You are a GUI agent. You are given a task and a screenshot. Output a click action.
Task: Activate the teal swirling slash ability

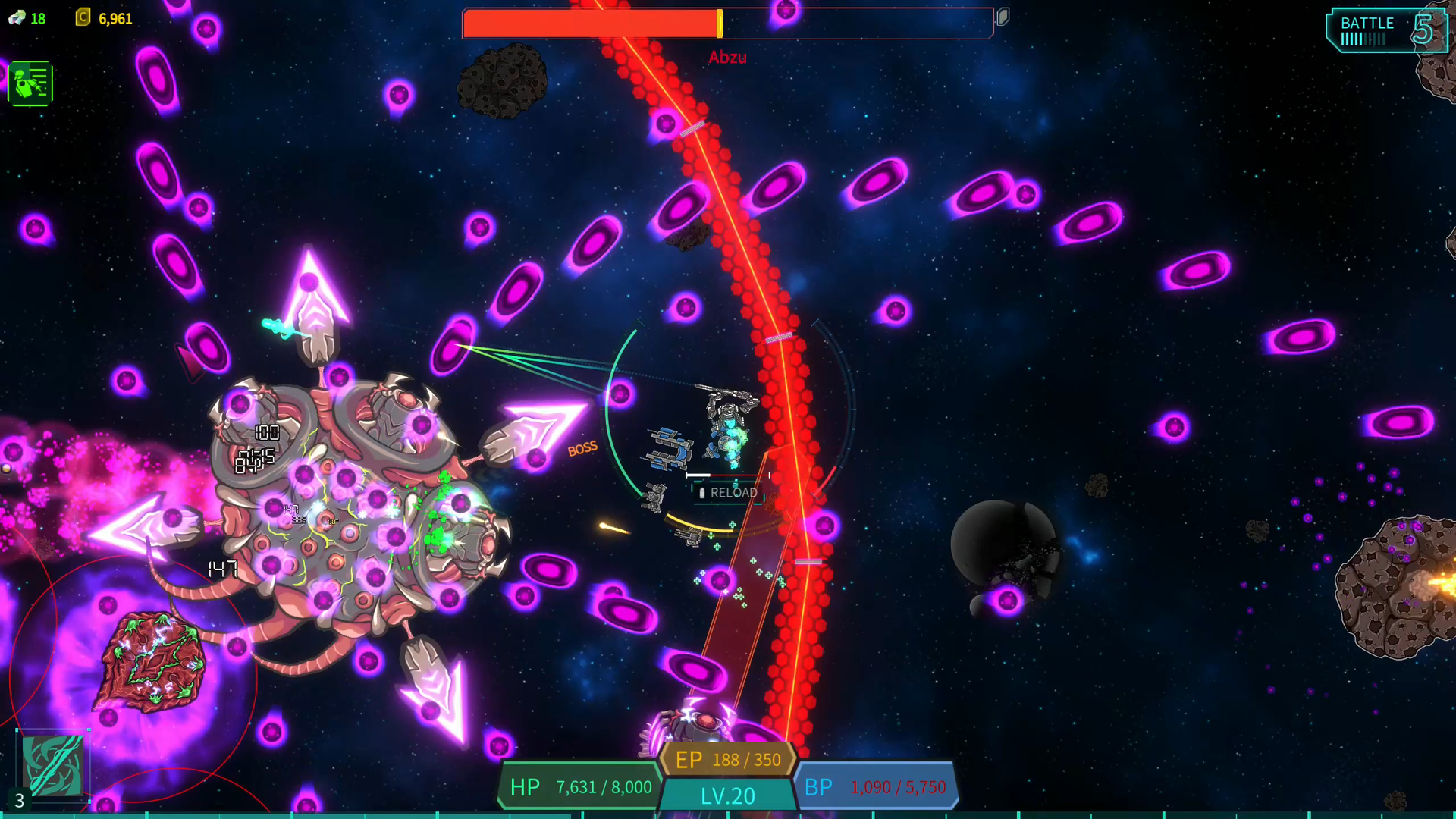coord(52,765)
